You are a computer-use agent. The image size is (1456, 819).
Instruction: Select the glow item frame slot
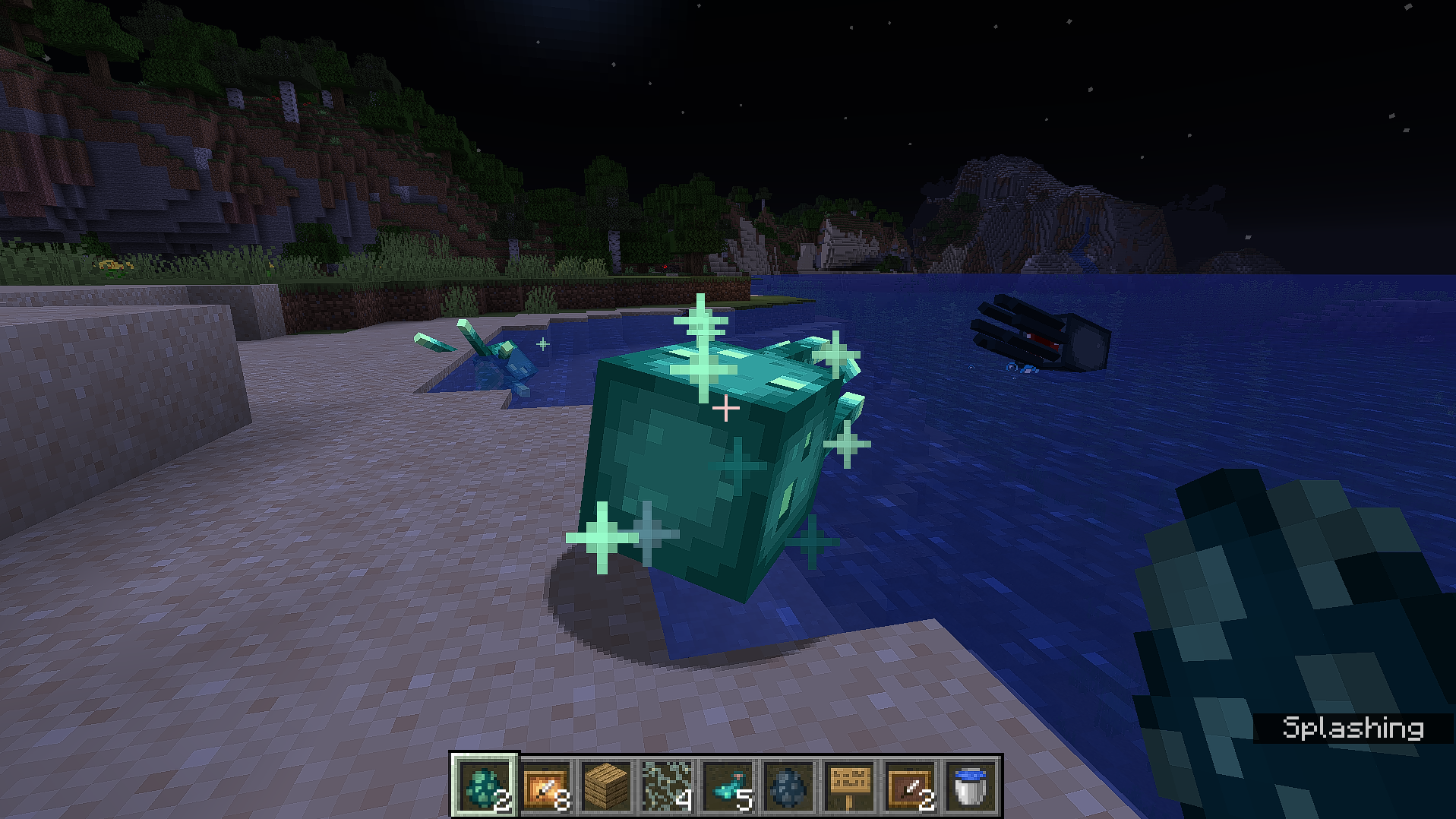[x=545, y=786]
